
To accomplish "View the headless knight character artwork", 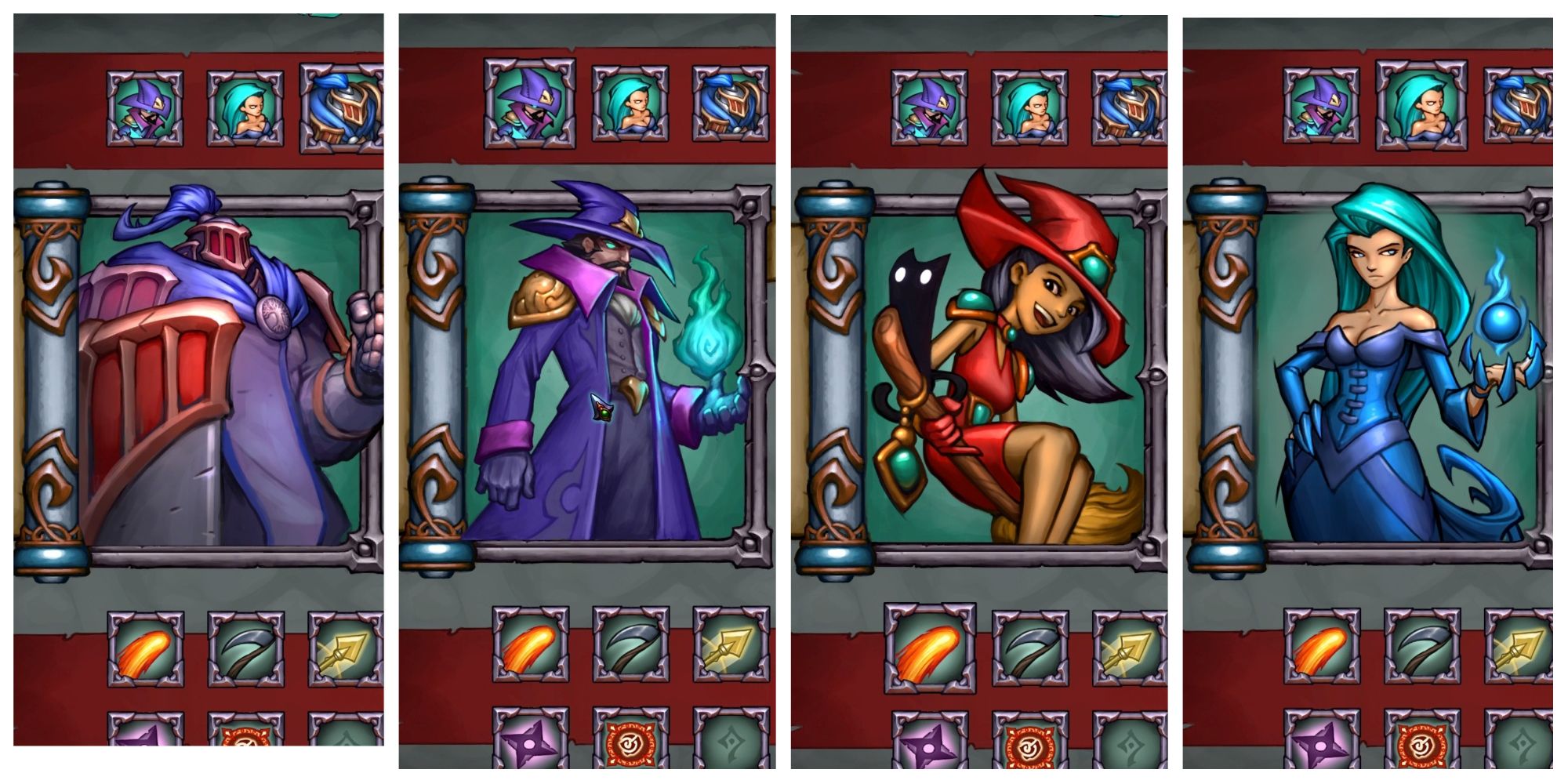I will point(196,368).
